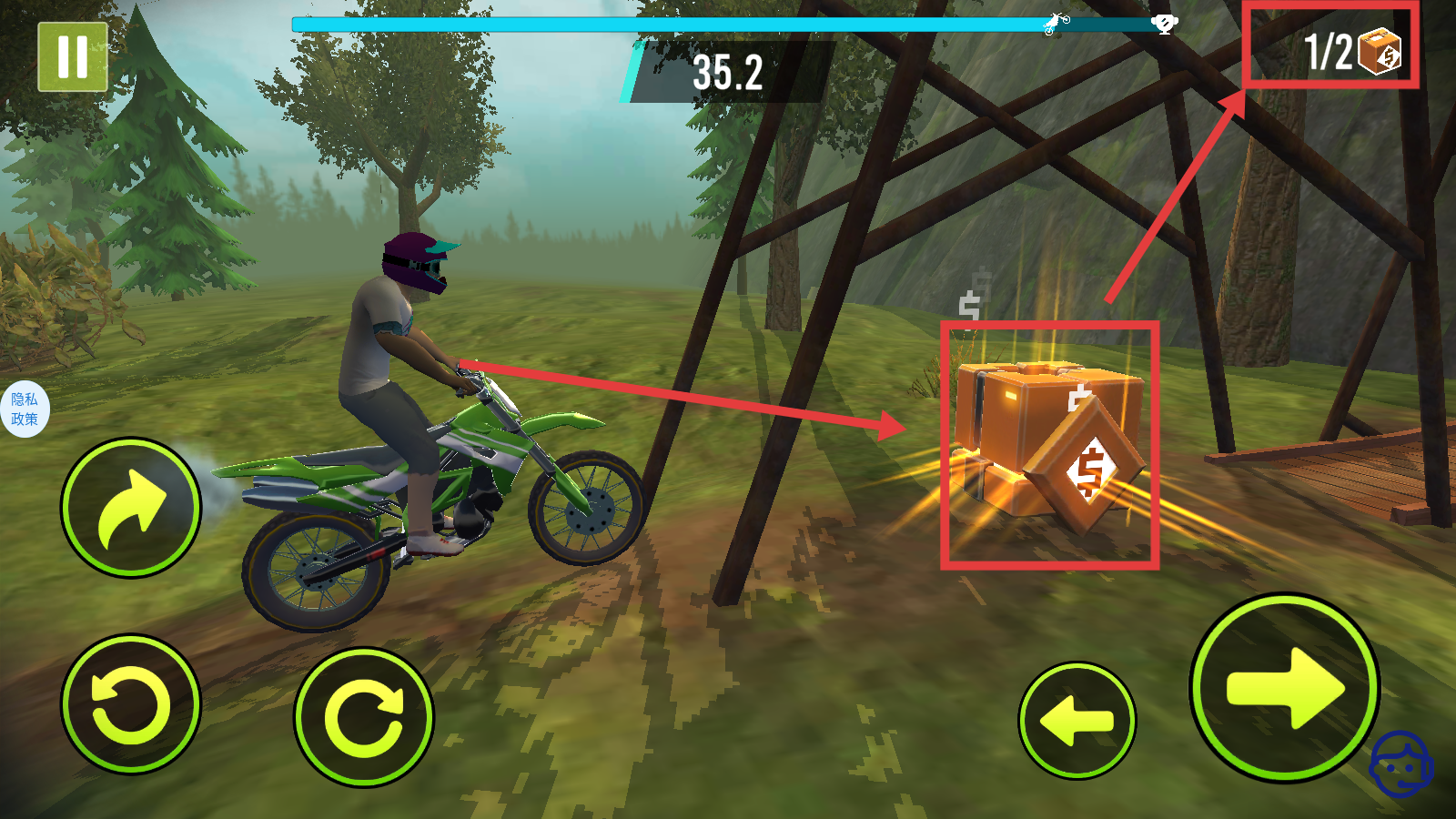Hit the small left arrow brake button
The height and width of the screenshot is (819, 1456).
[x=1077, y=721]
